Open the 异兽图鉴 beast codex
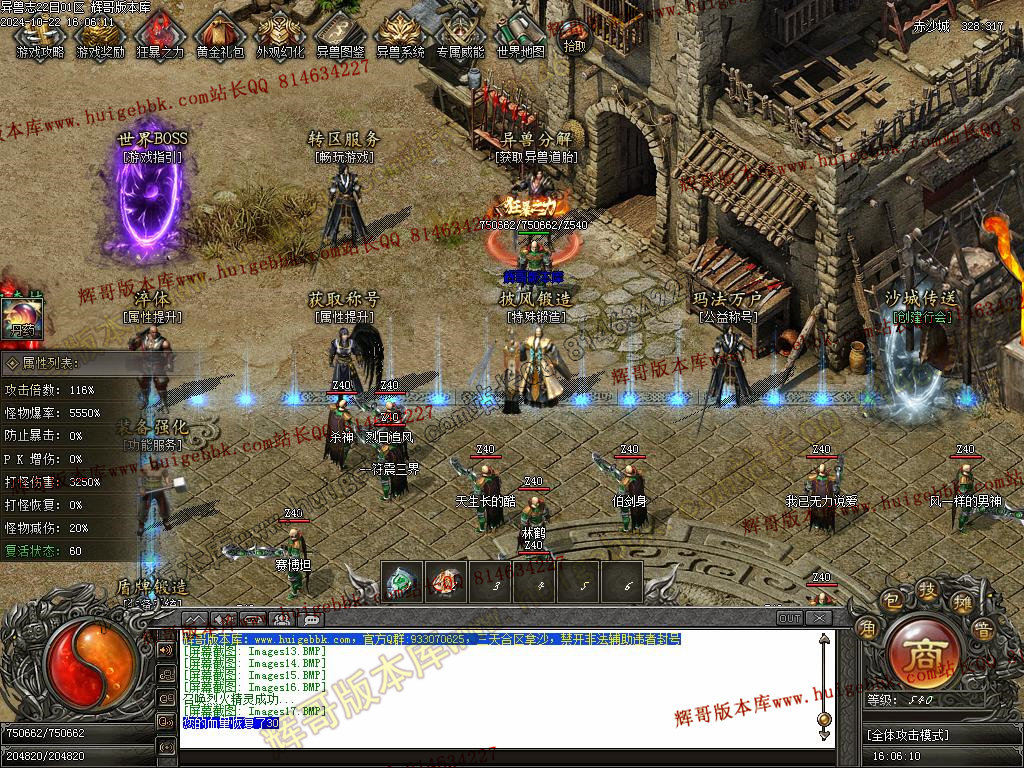The width and height of the screenshot is (1024, 768). (340, 35)
